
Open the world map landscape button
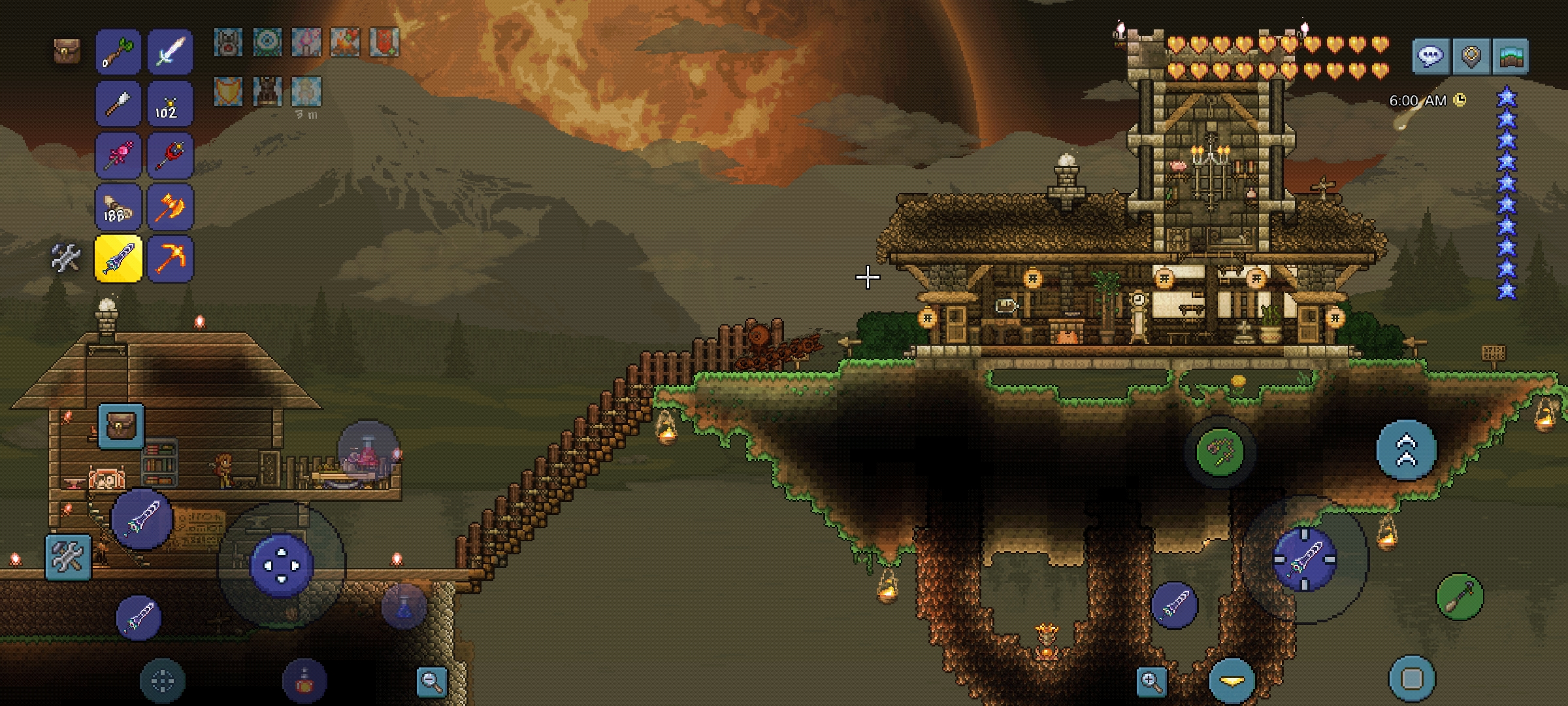tap(1511, 57)
